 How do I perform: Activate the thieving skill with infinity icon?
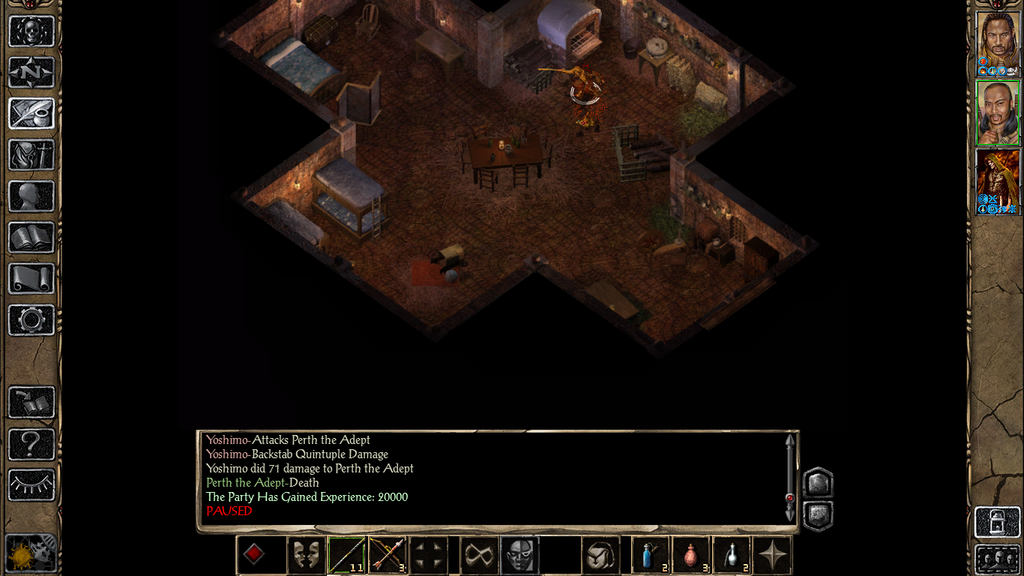479,555
